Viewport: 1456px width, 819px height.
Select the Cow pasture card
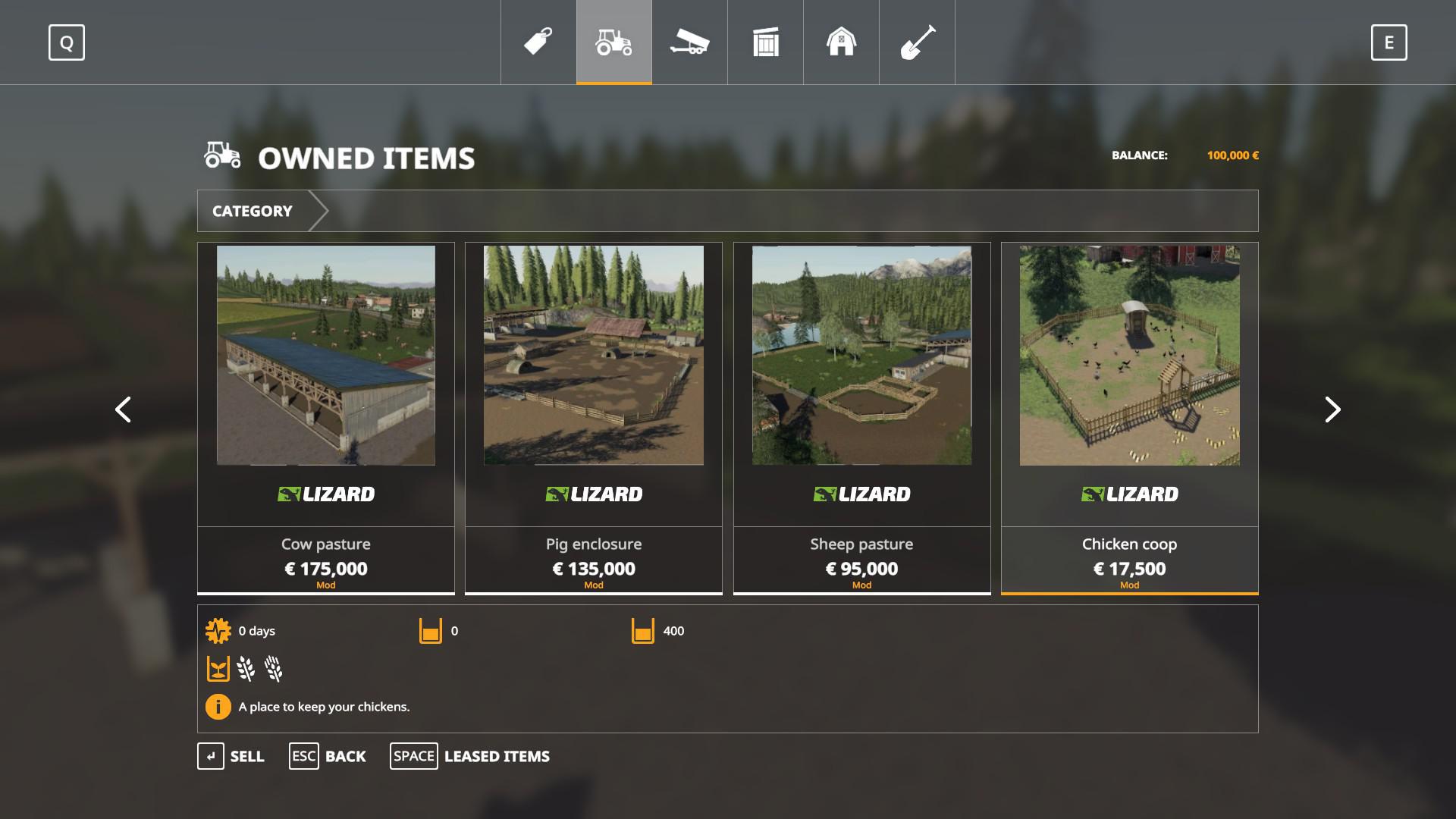(326, 417)
